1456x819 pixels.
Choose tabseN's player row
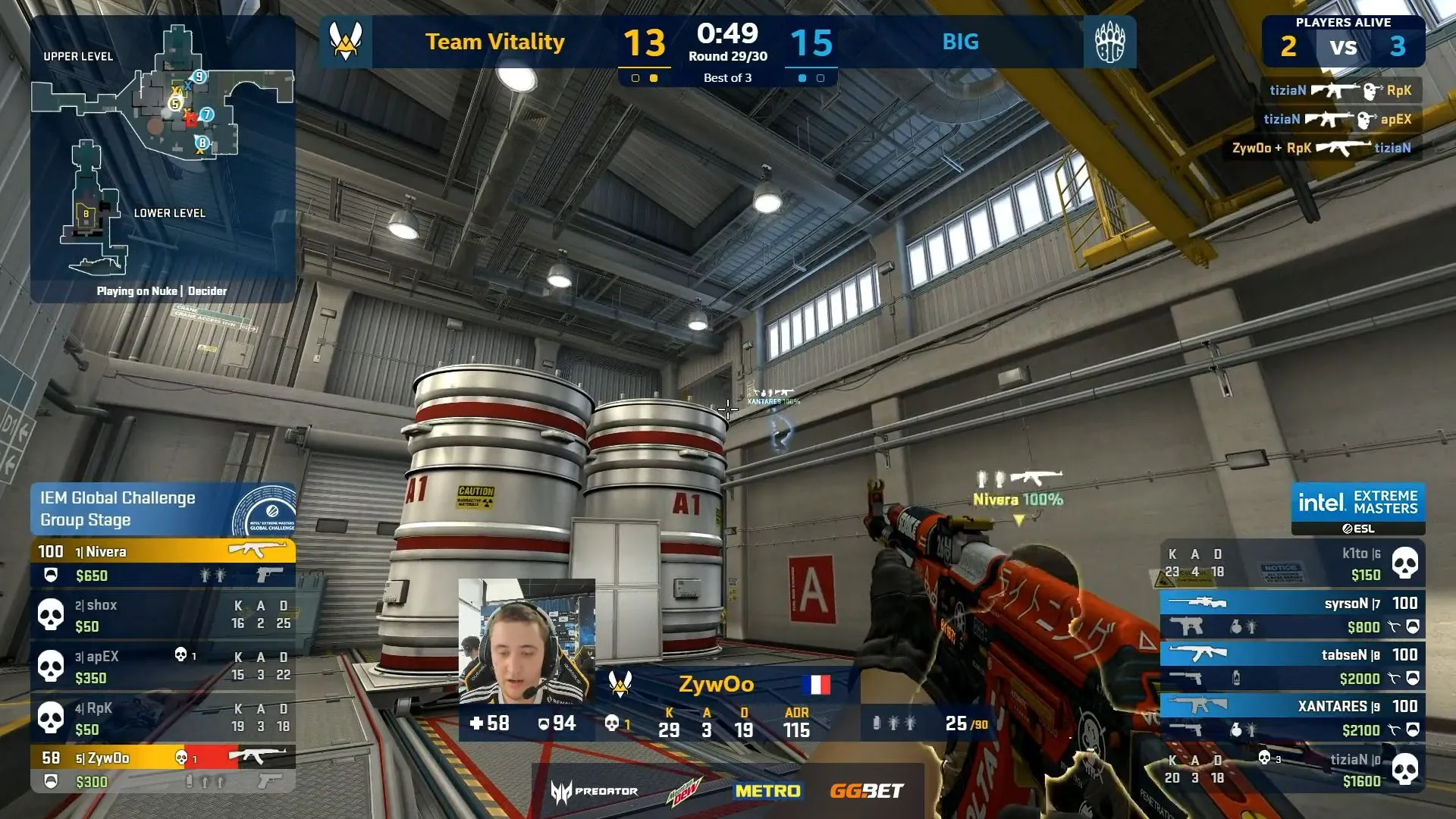(1292, 667)
